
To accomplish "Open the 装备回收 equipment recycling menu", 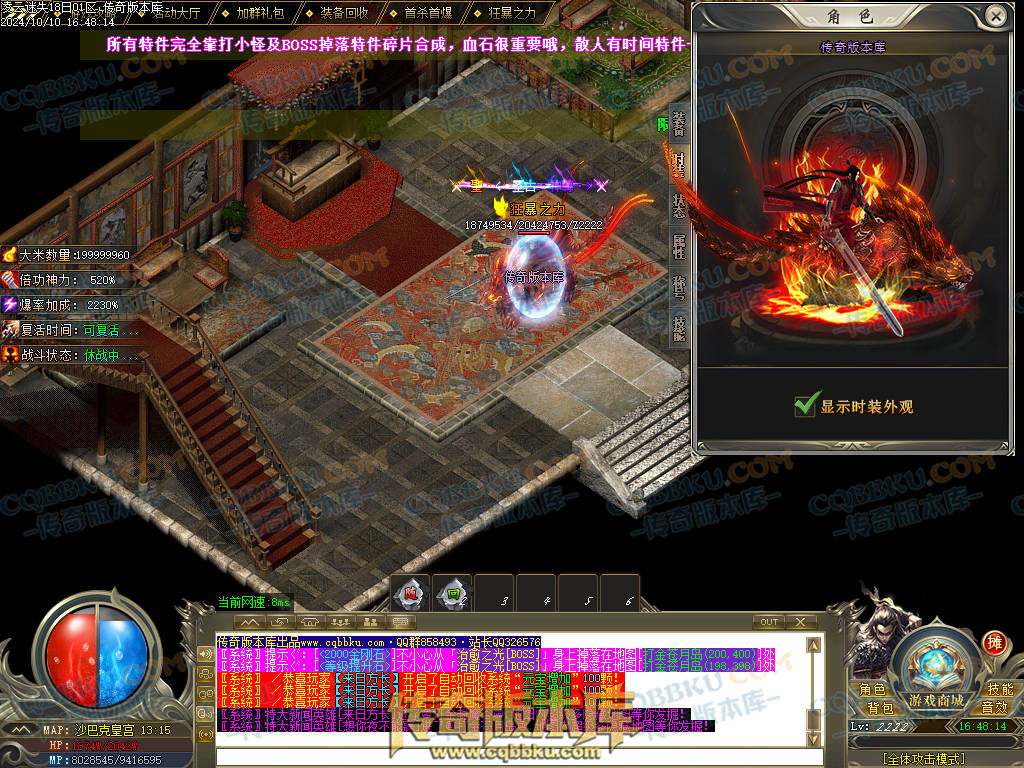I will (x=344, y=13).
